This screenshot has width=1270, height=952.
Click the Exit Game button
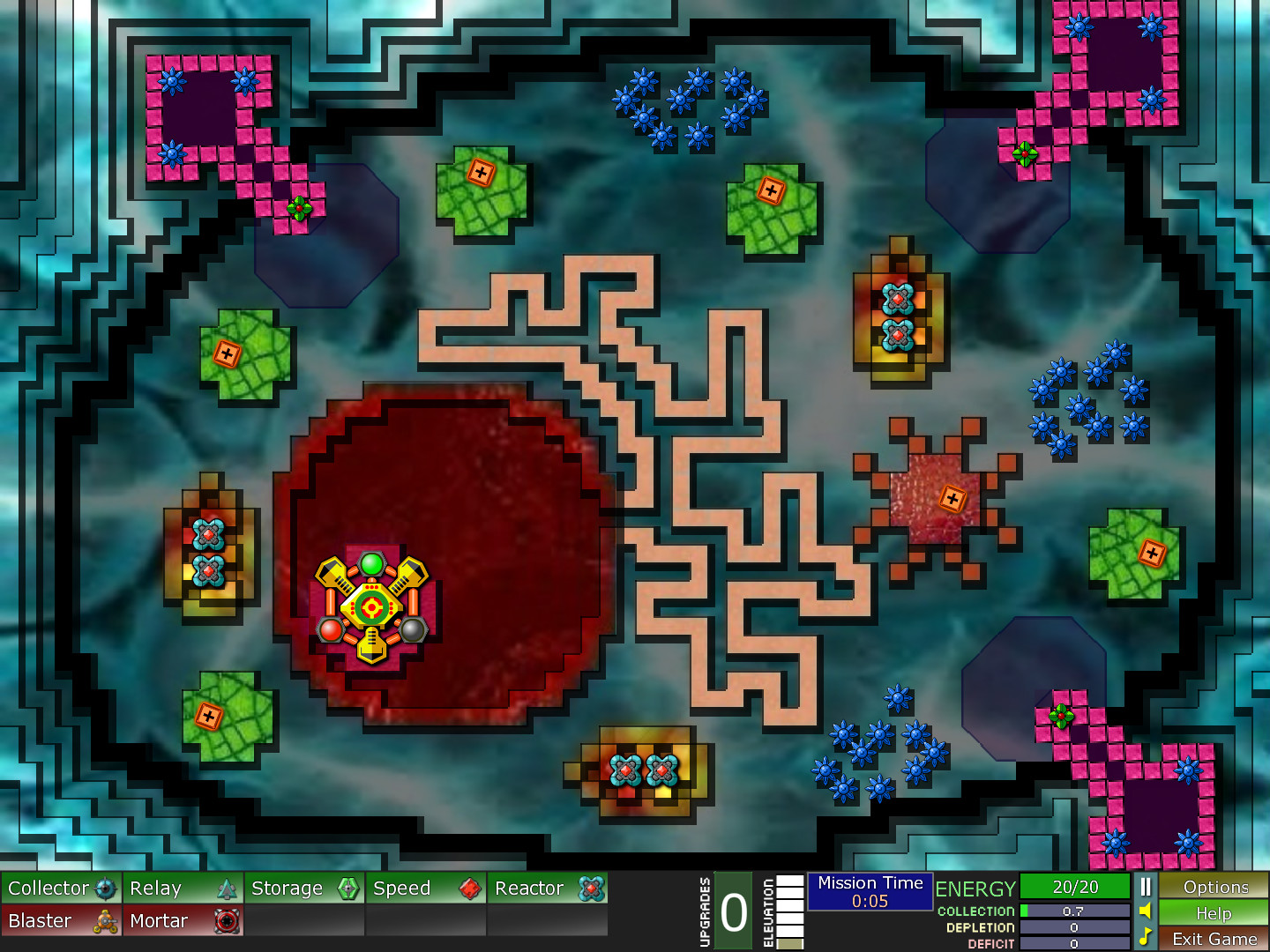pos(1214,940)
